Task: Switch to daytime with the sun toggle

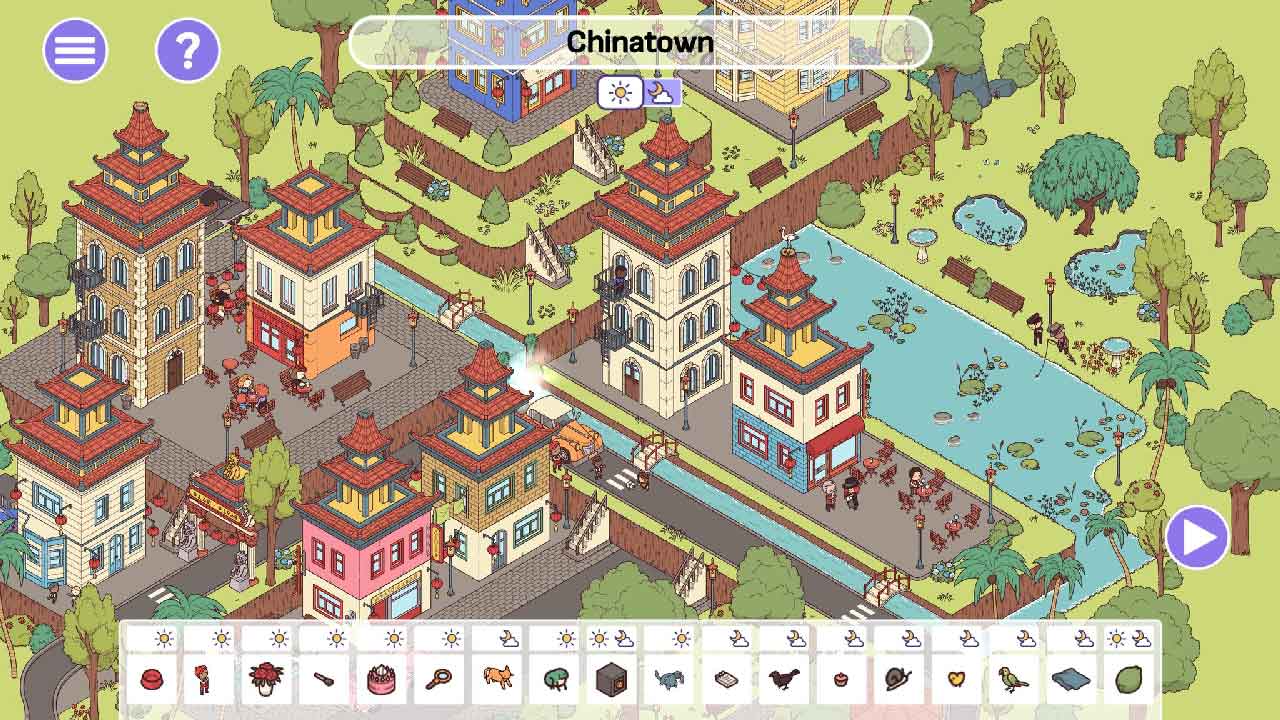Action: 620,93
